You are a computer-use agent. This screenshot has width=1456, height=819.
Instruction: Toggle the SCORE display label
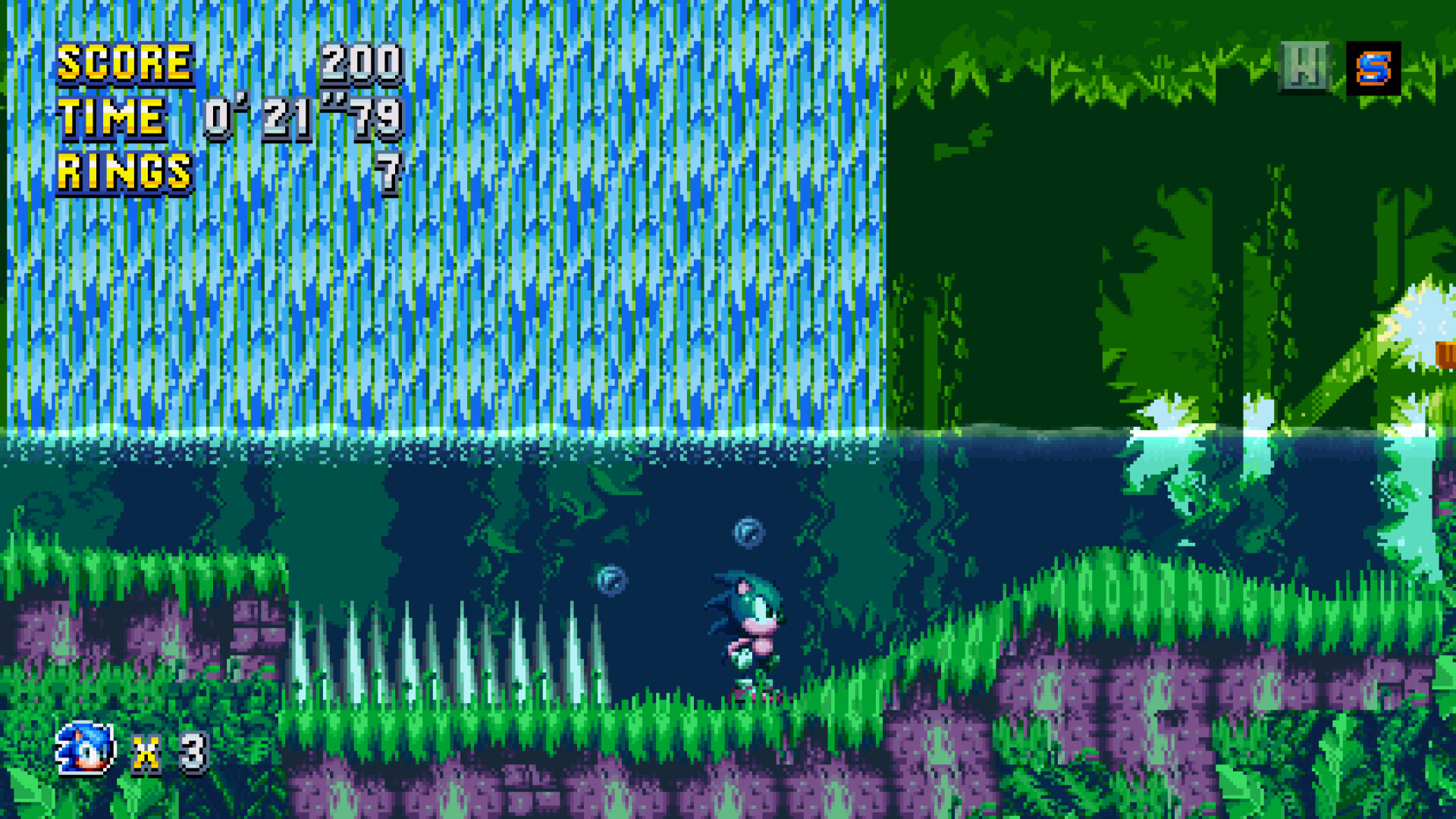125,64
